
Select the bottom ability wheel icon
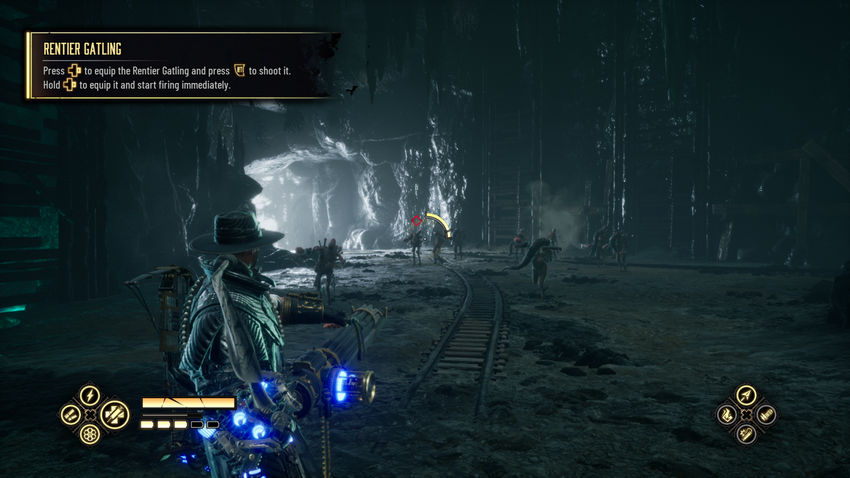click(x=746, y=433)
